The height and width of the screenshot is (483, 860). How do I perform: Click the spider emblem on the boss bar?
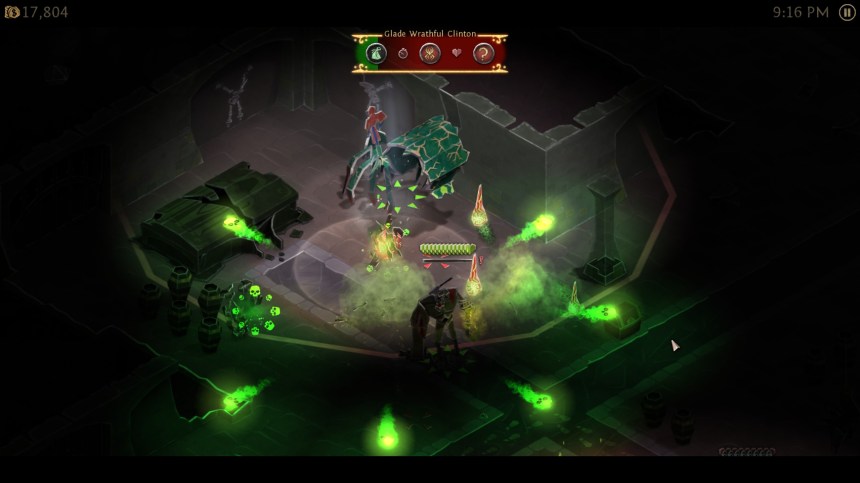431,53
